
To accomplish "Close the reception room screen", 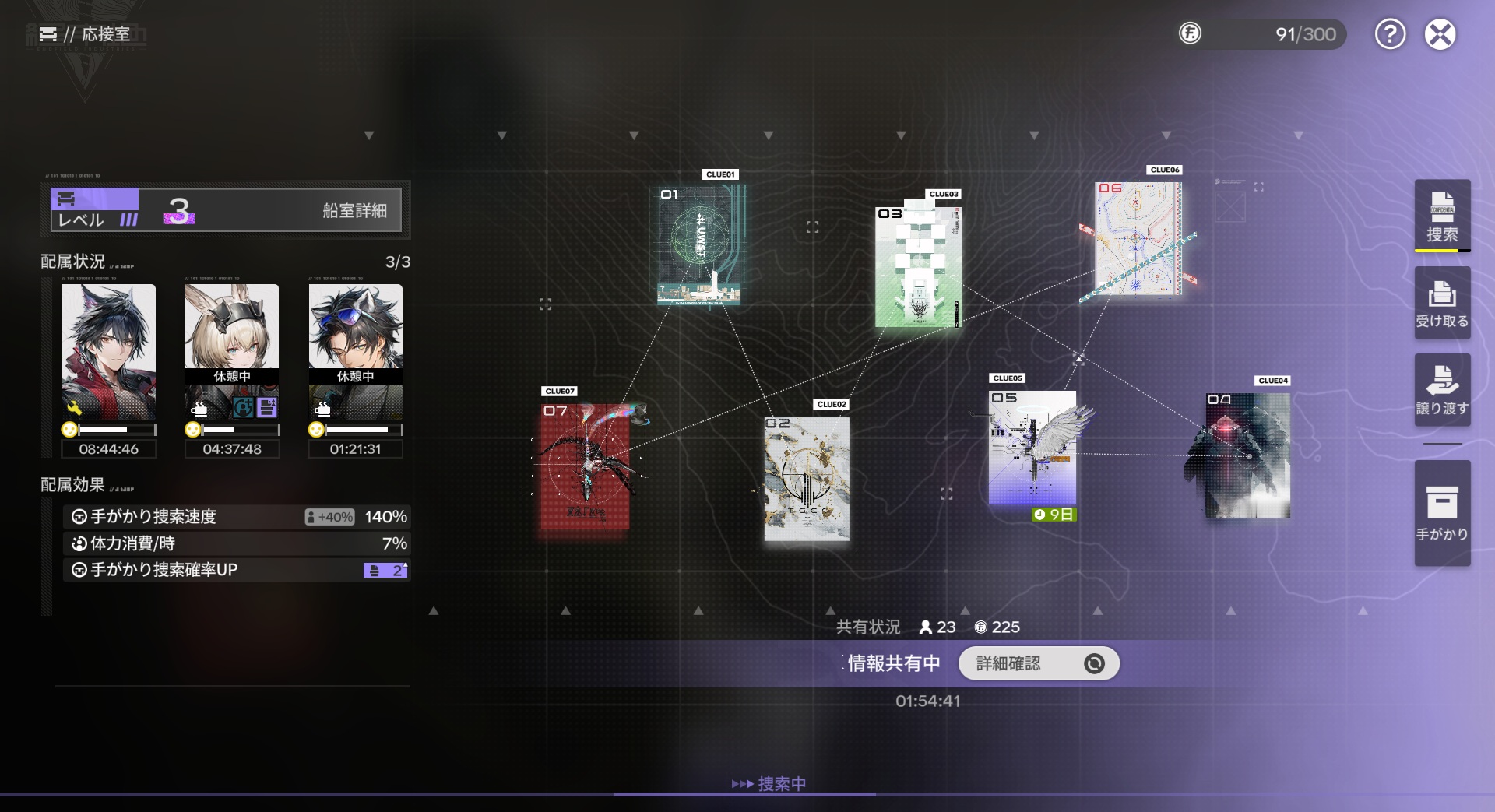I will pos(1440,34).
